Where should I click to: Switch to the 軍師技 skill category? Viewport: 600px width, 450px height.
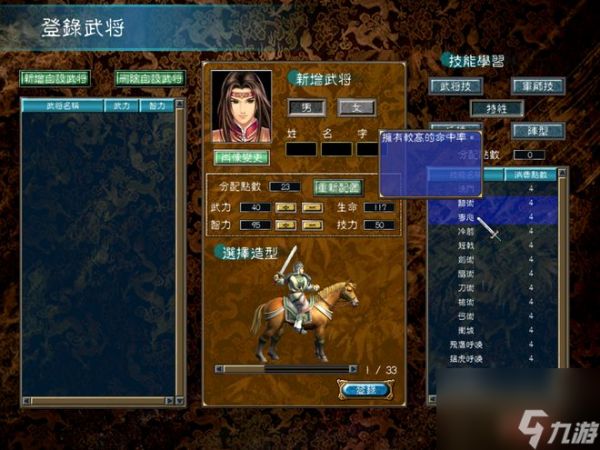pos(538,86)
